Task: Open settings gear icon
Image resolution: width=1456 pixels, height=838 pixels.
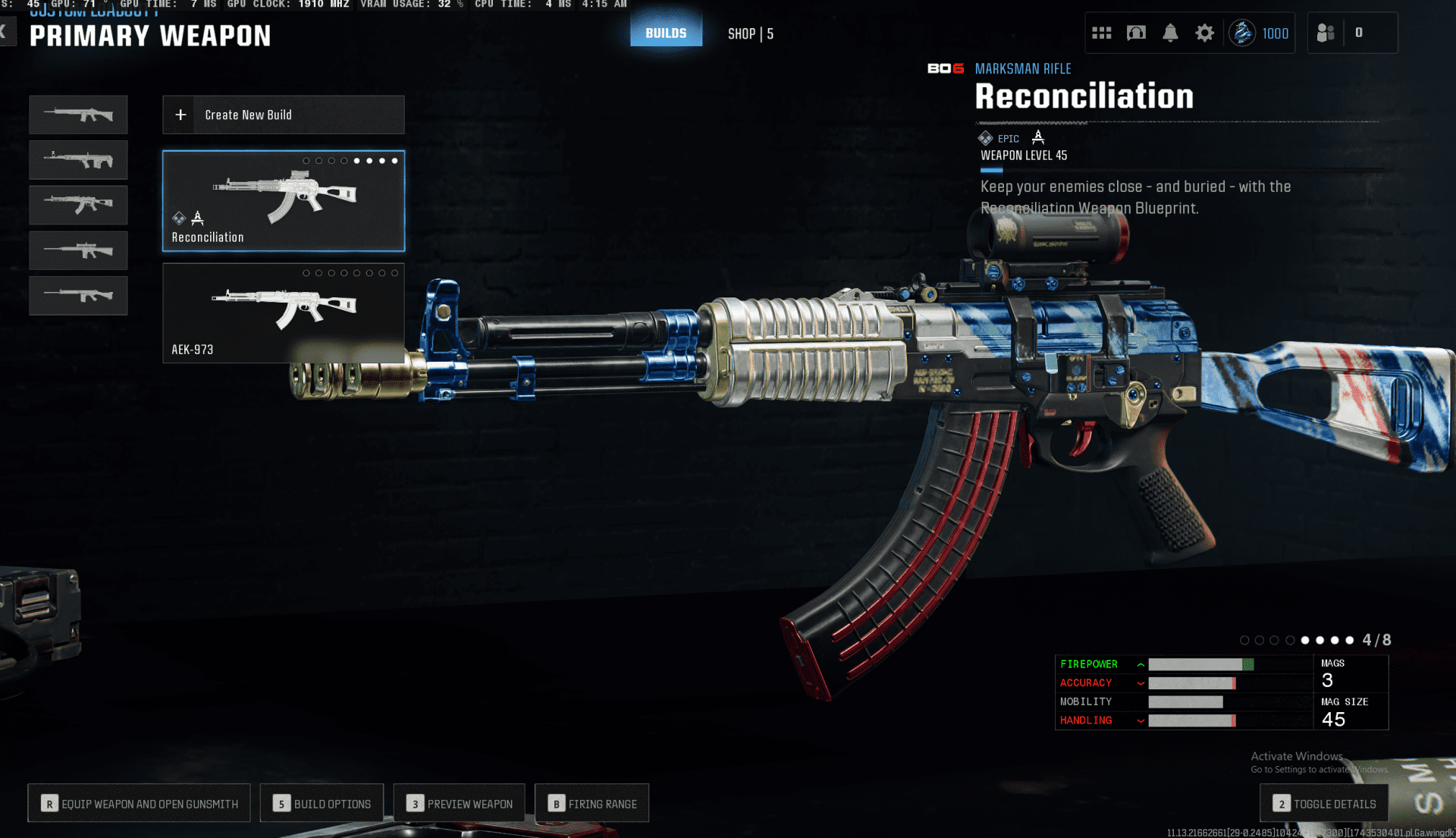Action: [1204, 33]
